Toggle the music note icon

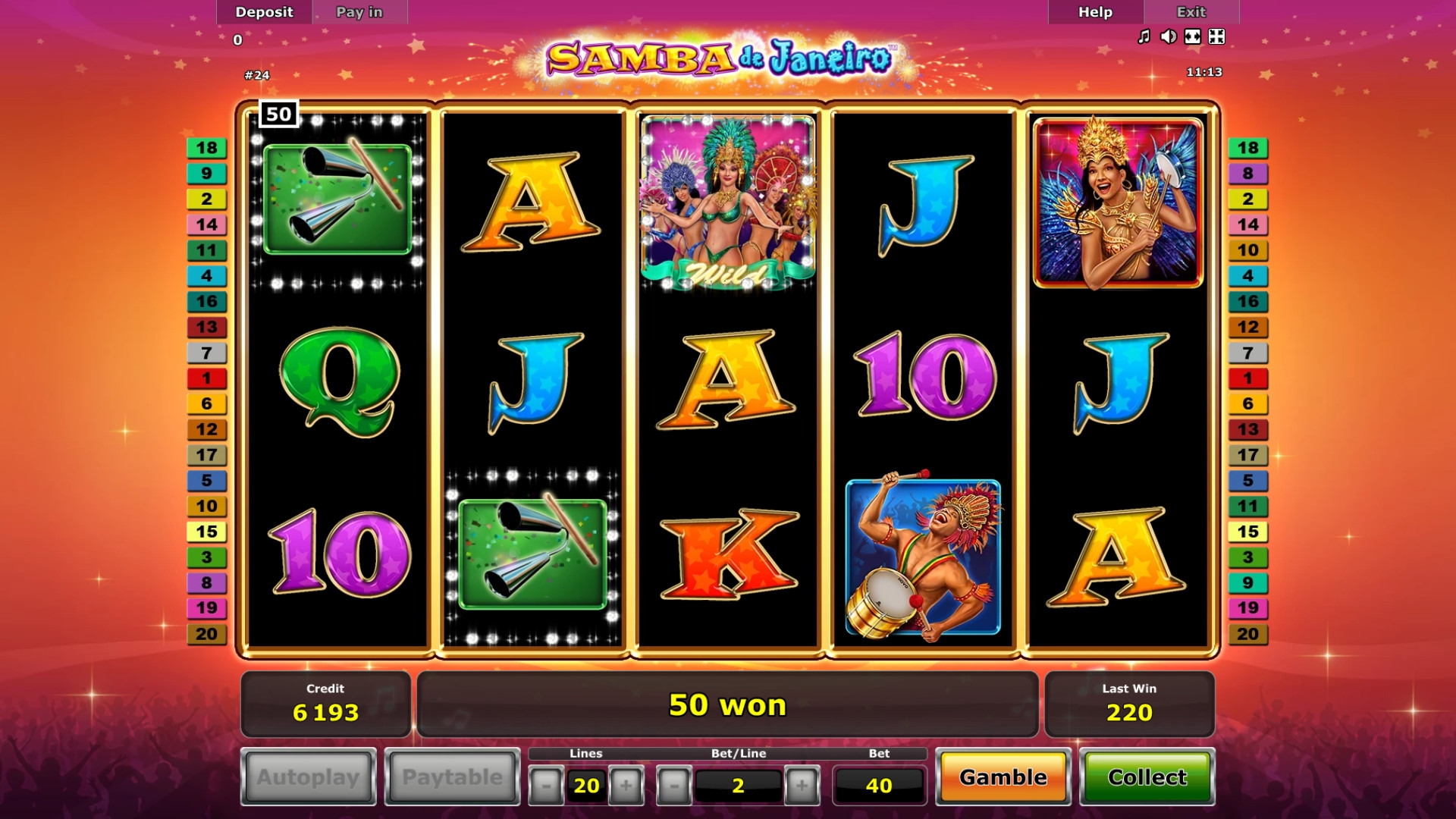tap(1144, 36)
